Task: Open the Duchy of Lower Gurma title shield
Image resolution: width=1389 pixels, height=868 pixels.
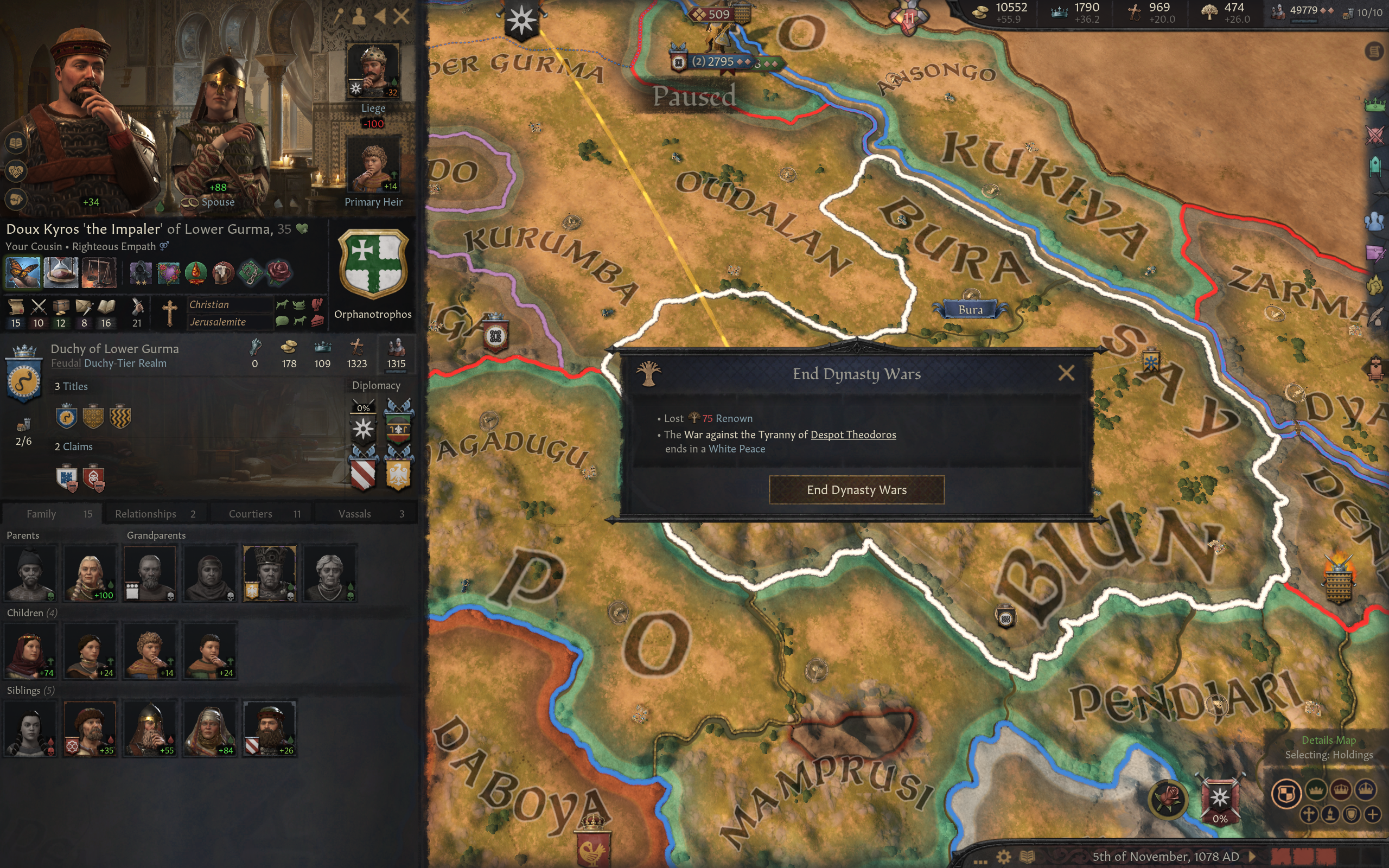Action: click(23, 381)
